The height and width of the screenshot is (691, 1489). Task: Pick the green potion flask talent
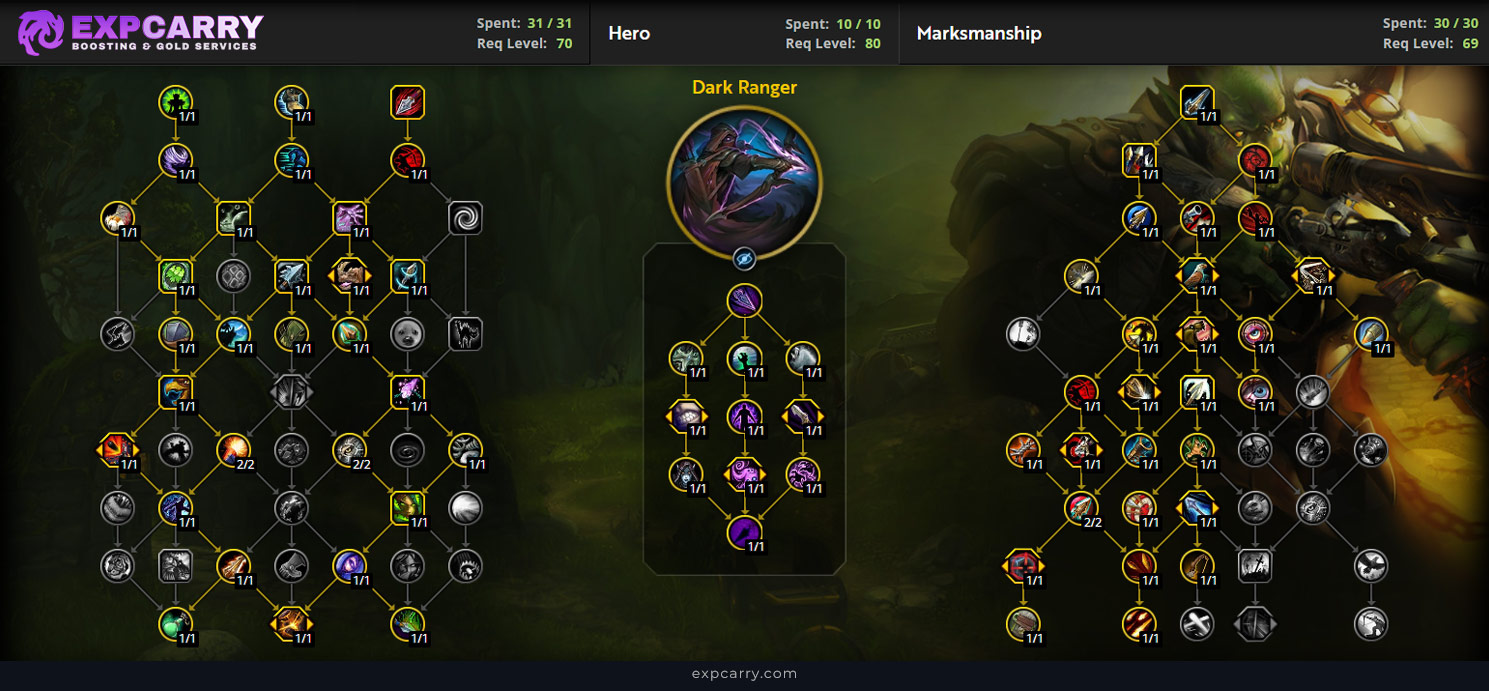[x=175, y=624]
